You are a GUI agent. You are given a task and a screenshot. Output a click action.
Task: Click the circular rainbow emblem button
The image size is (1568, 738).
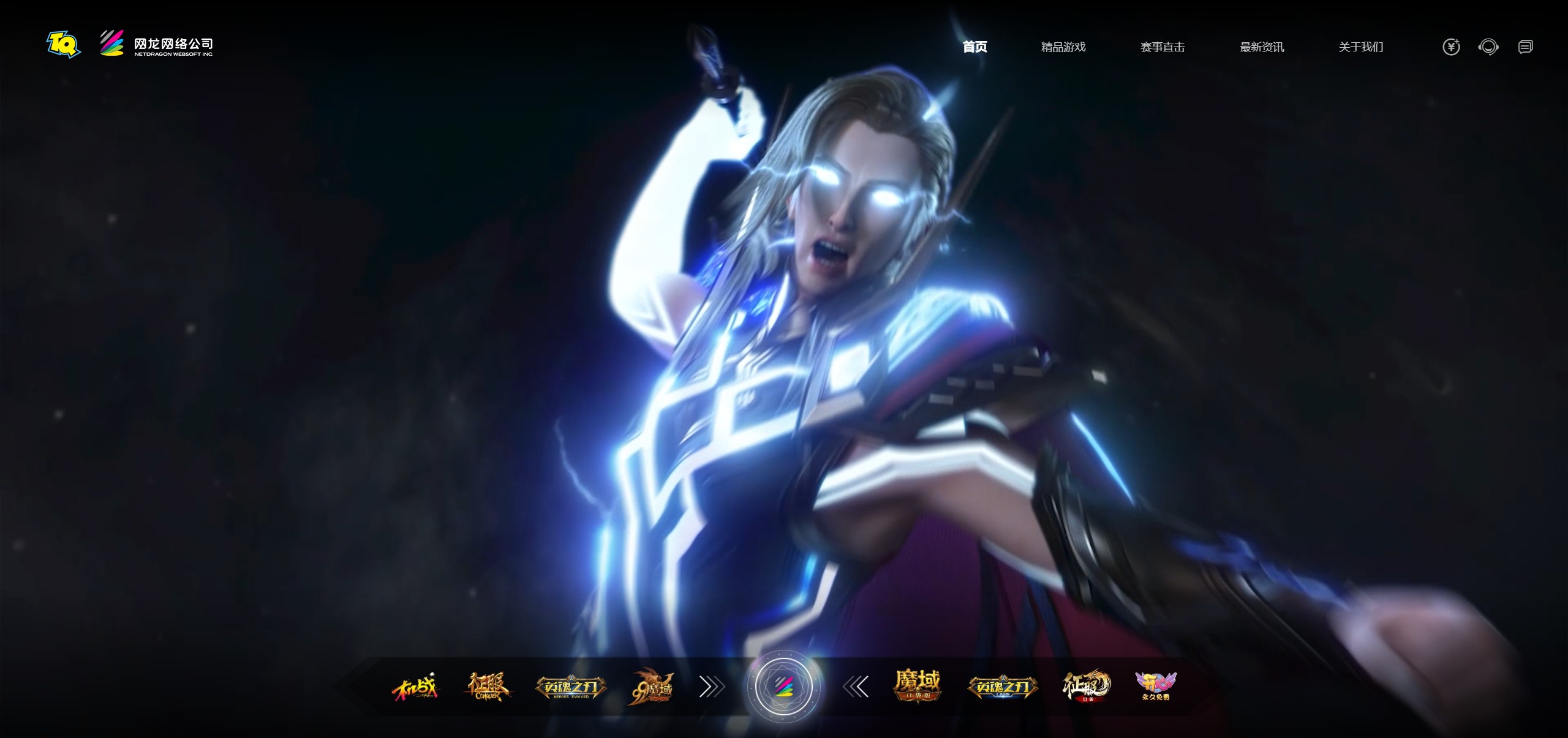click(783, 687)
